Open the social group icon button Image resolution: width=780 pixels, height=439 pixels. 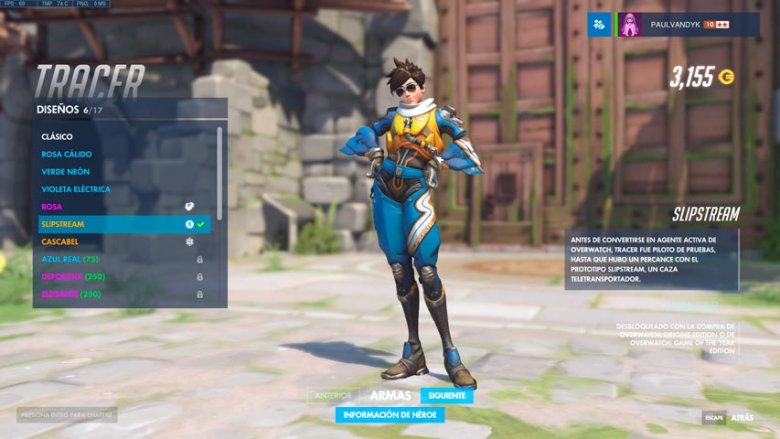(600, 25)
